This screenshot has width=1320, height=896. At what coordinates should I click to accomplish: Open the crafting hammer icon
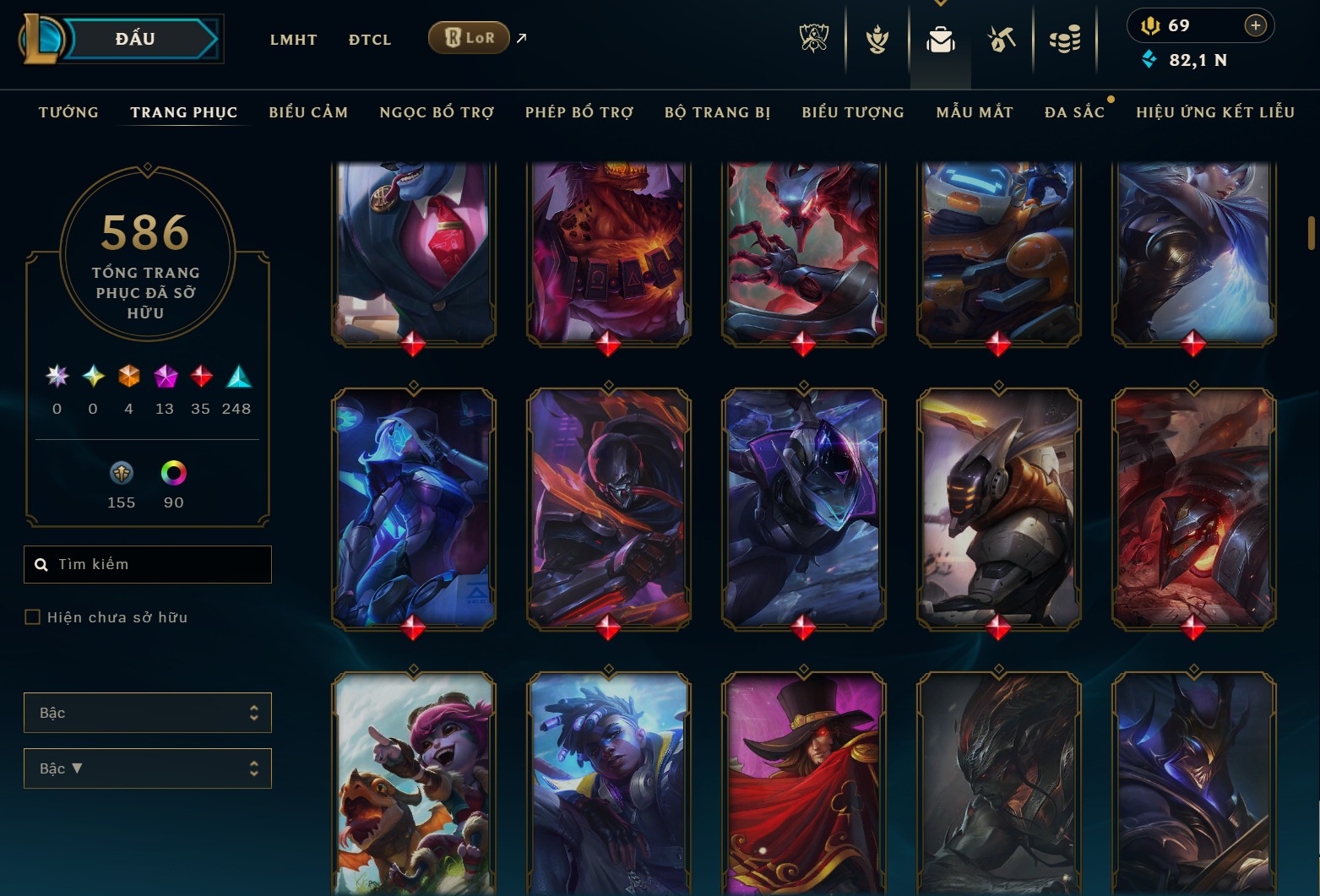(x=1002, y=39)
